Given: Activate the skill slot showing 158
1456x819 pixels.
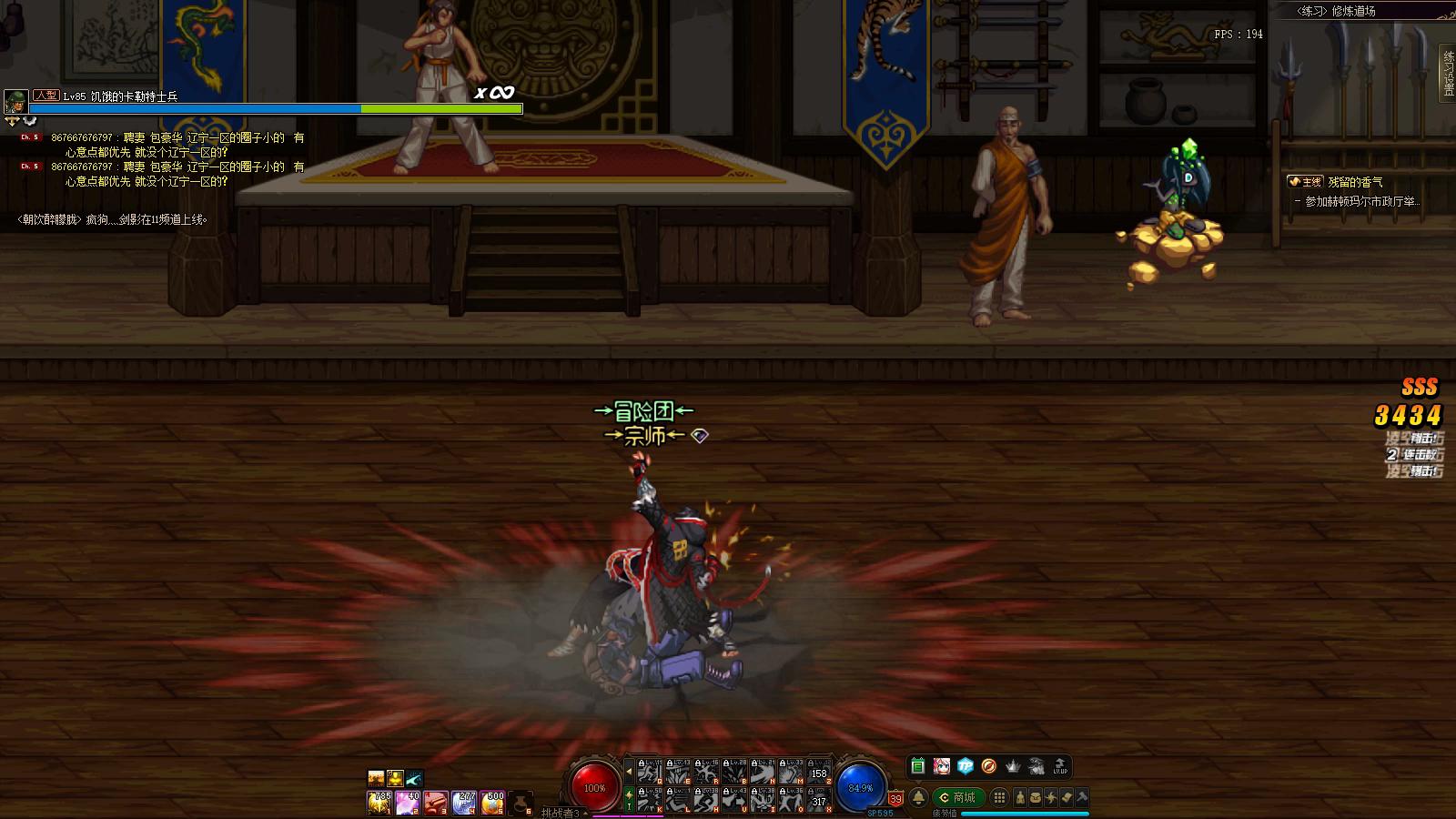Looking at the screenshot, I should click(818, 772).
